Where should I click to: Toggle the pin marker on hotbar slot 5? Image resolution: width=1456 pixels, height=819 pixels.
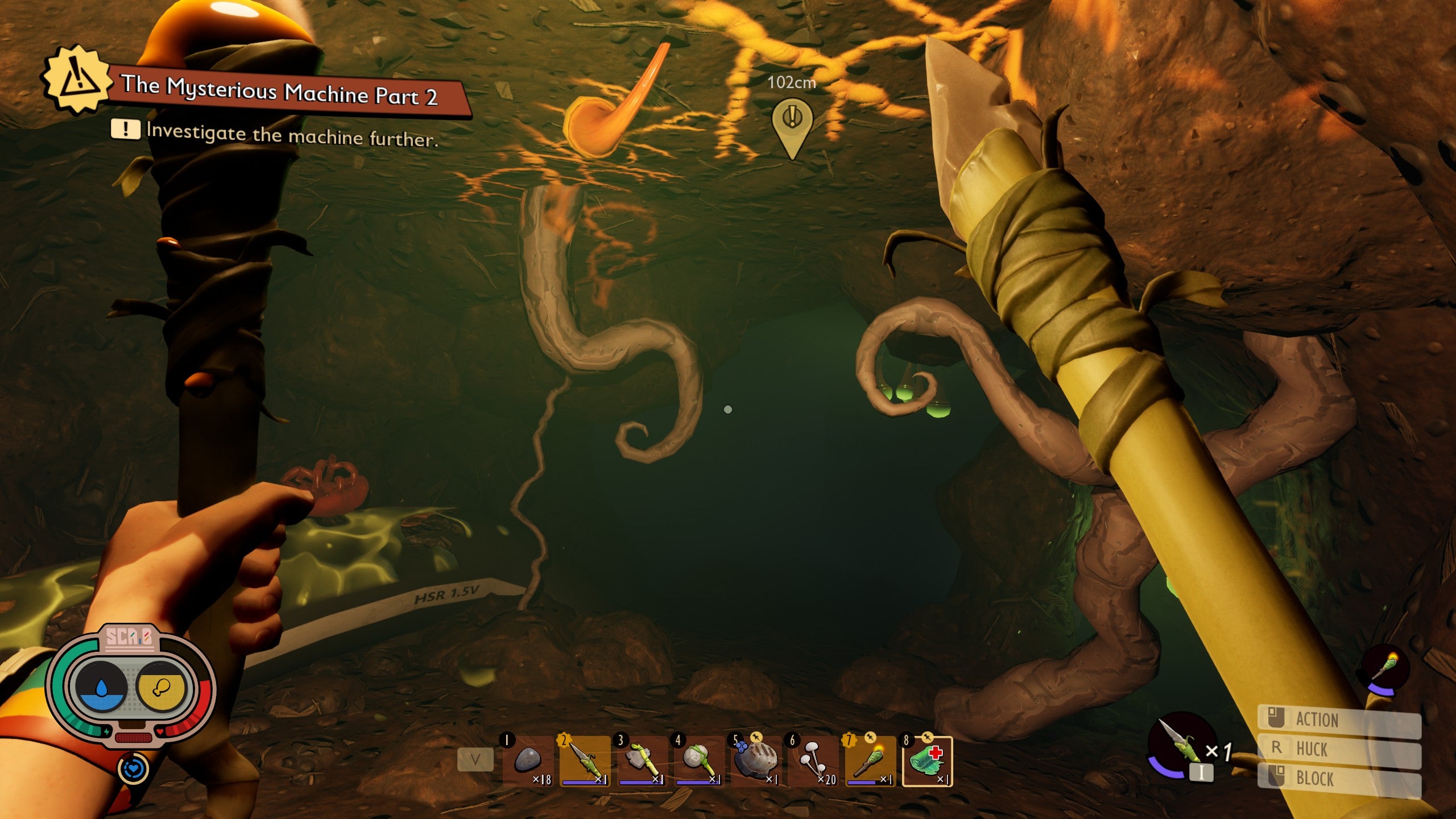(755, 737)
